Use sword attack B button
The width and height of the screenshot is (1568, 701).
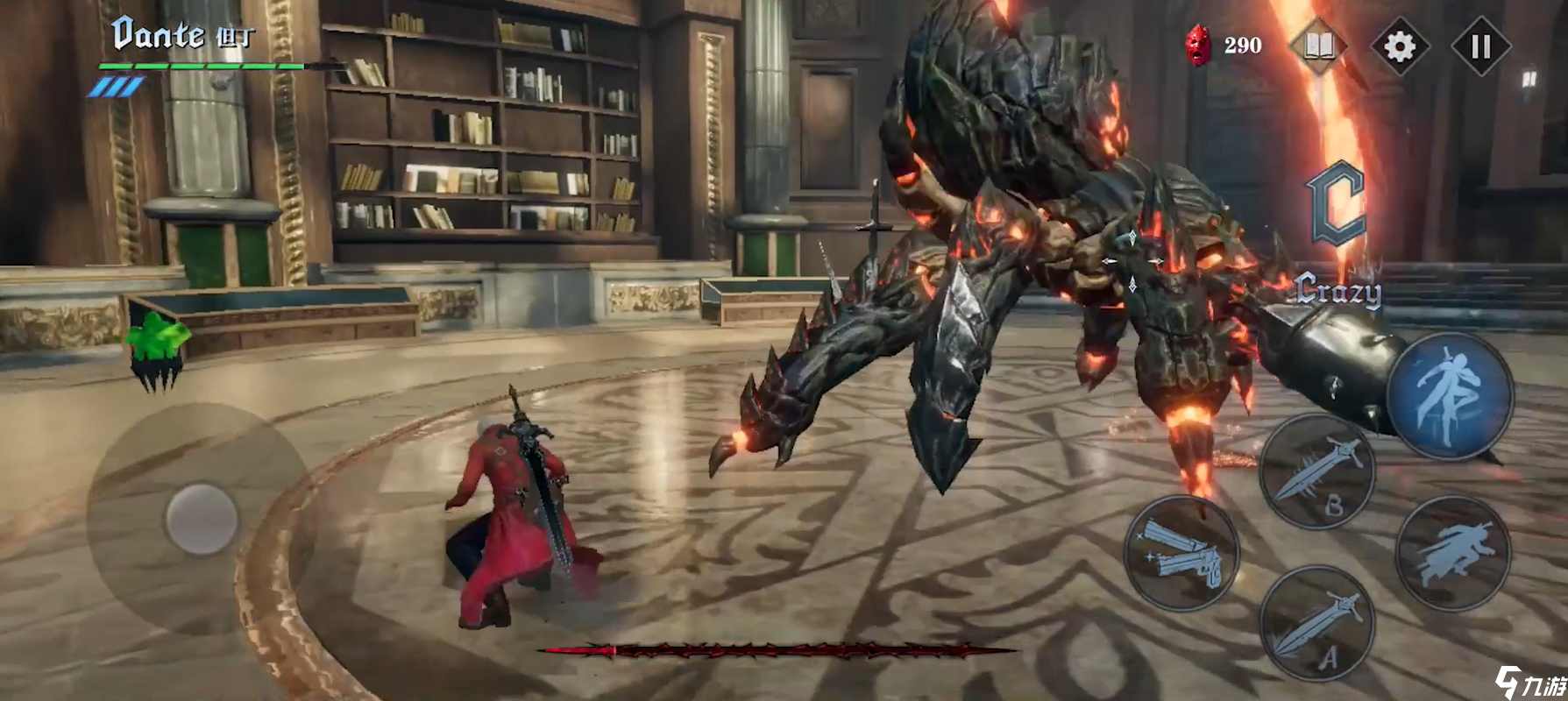click(1317, 473)
